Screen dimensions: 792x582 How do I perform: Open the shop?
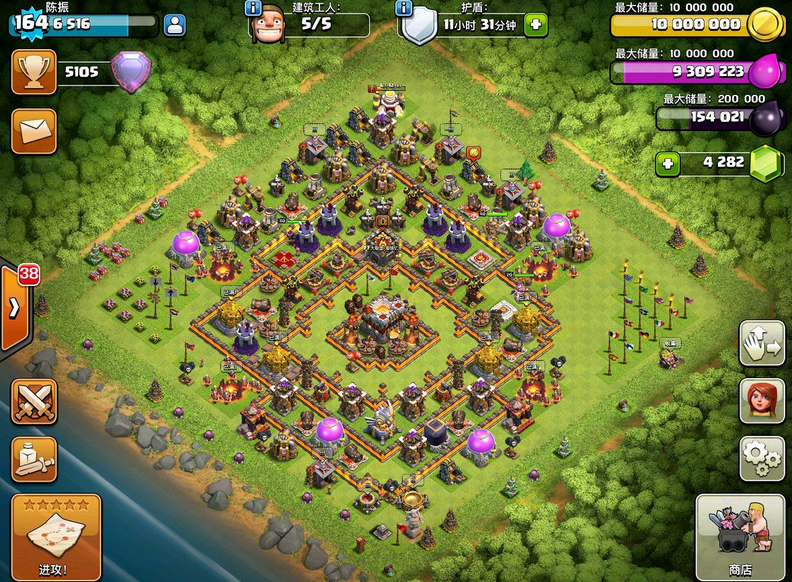tap(739, 538)
